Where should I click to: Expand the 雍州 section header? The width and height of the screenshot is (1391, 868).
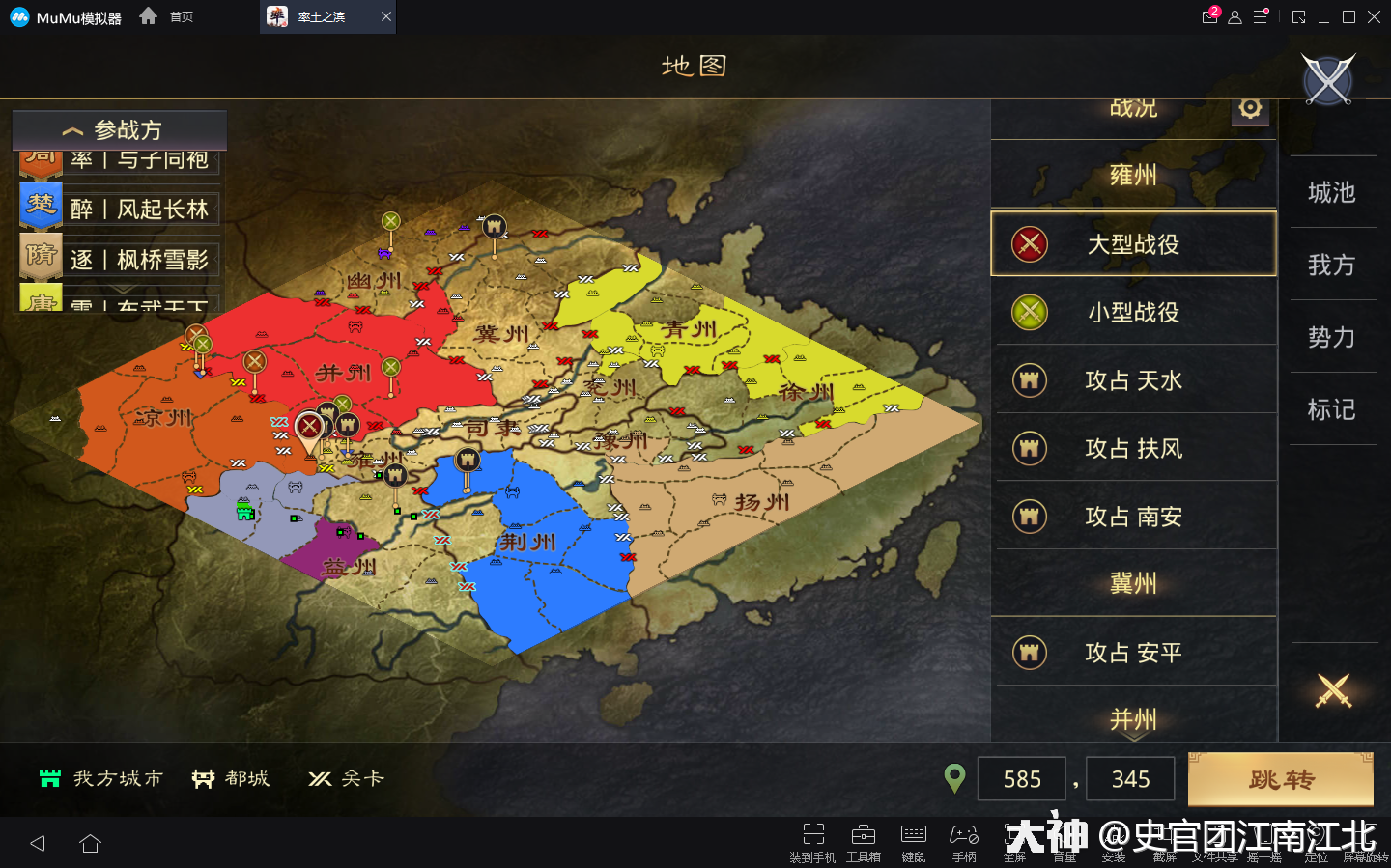1133,176
